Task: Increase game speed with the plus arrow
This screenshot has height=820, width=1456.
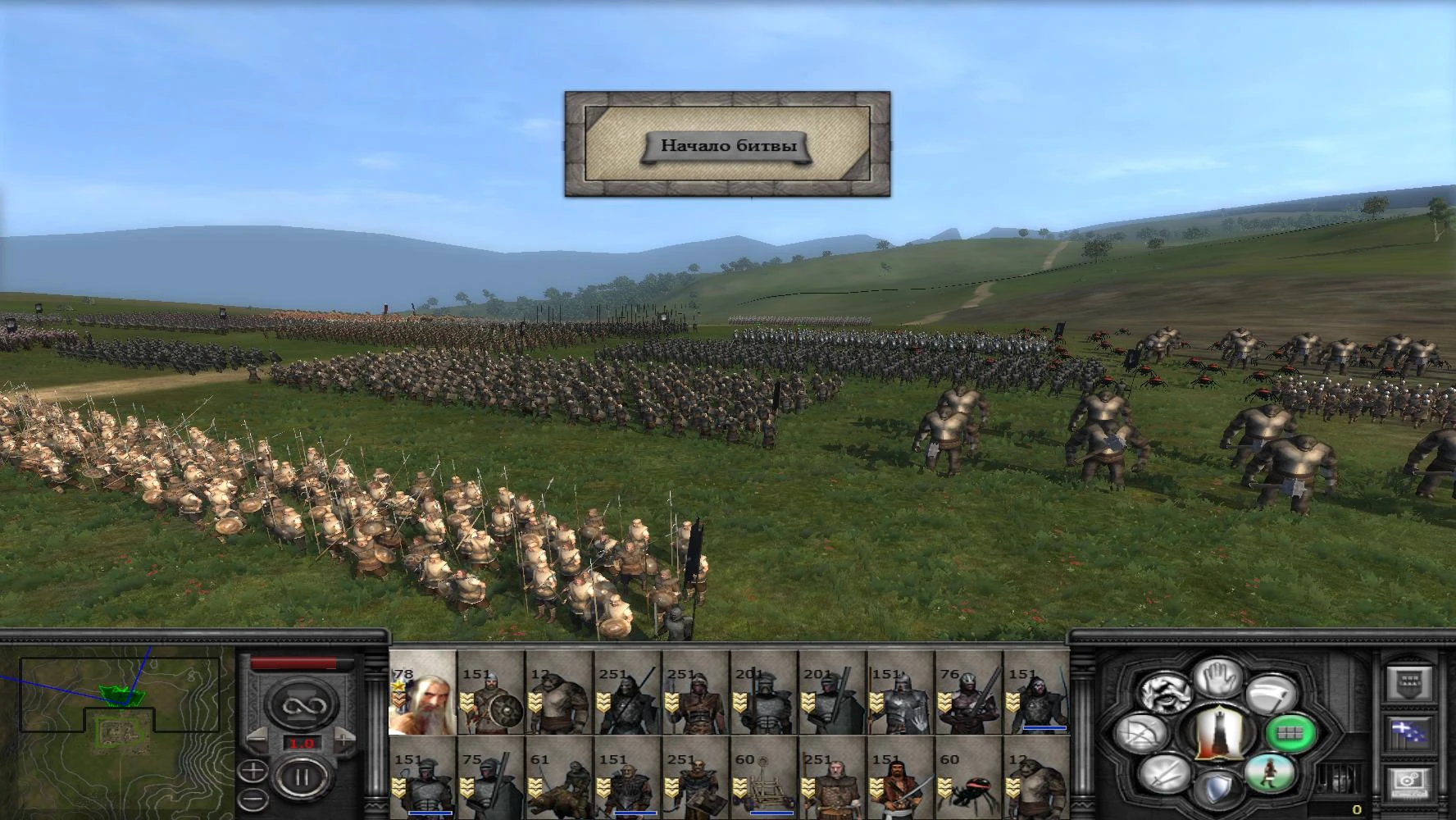Action: tap(344, 738)
